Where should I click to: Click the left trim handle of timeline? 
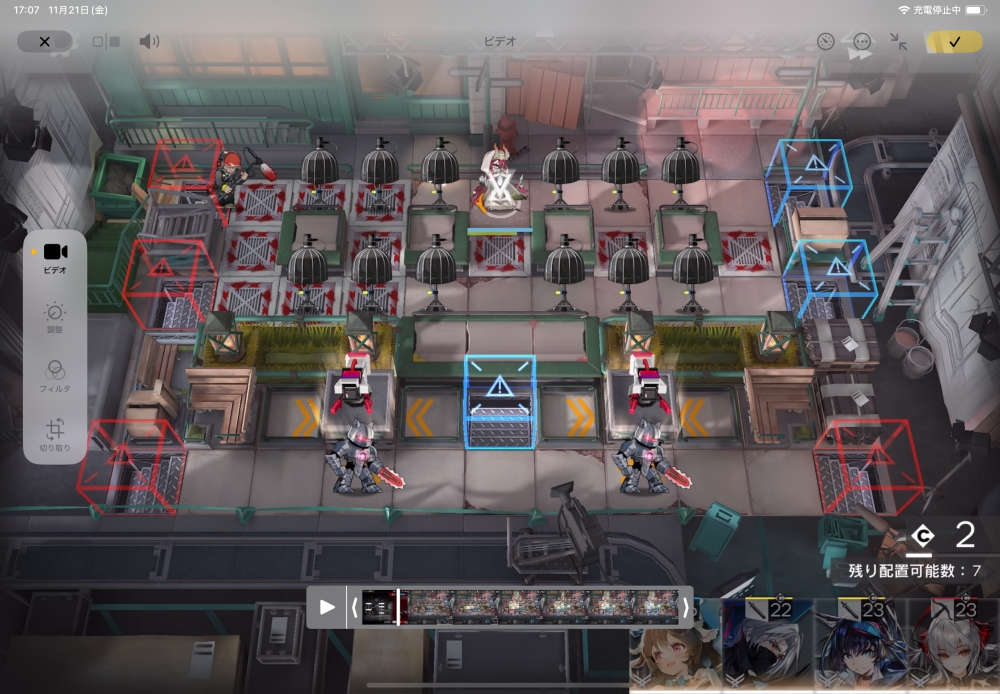pos(354,607)
